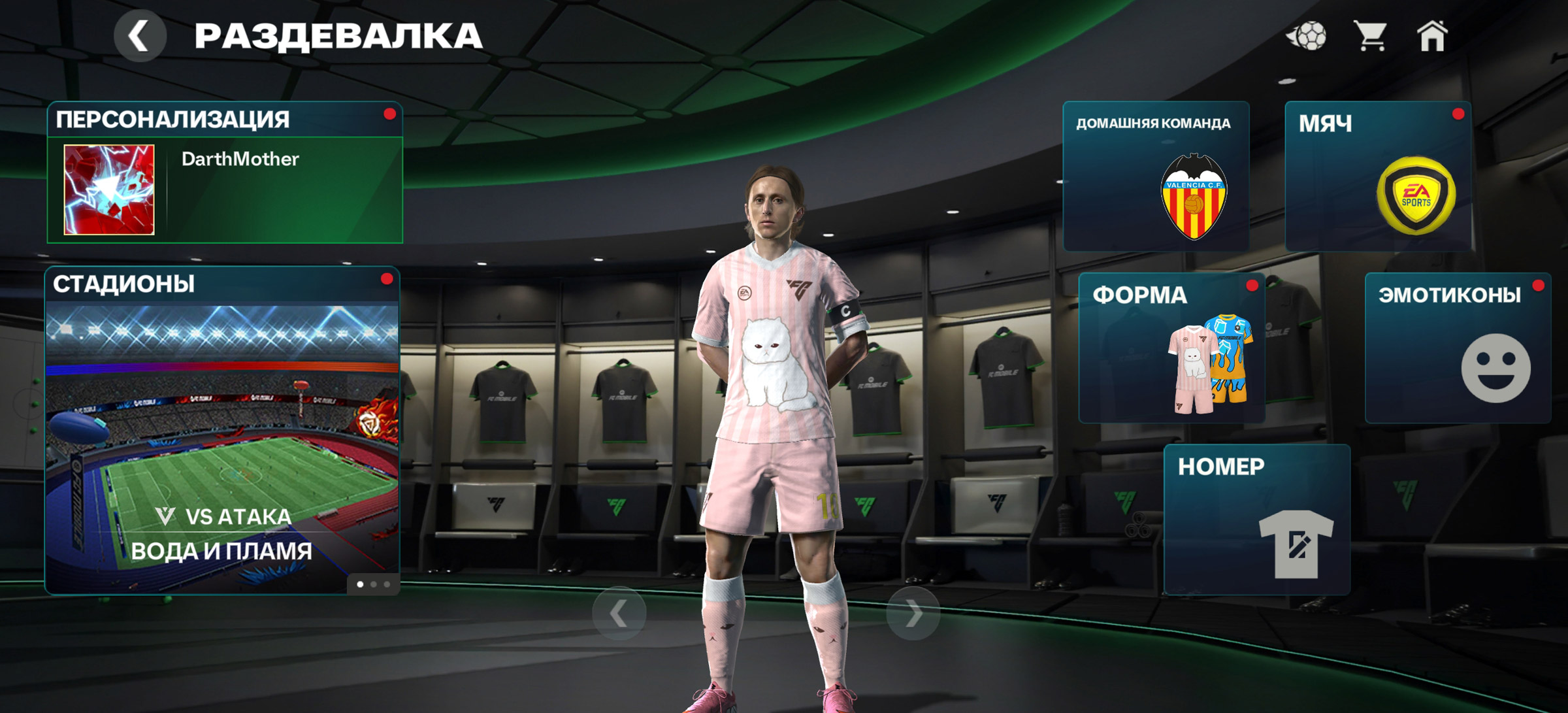The width and height of the screenshot is (1568, 713).
Task: Return to the home screen
Action: coord(1432,36)
